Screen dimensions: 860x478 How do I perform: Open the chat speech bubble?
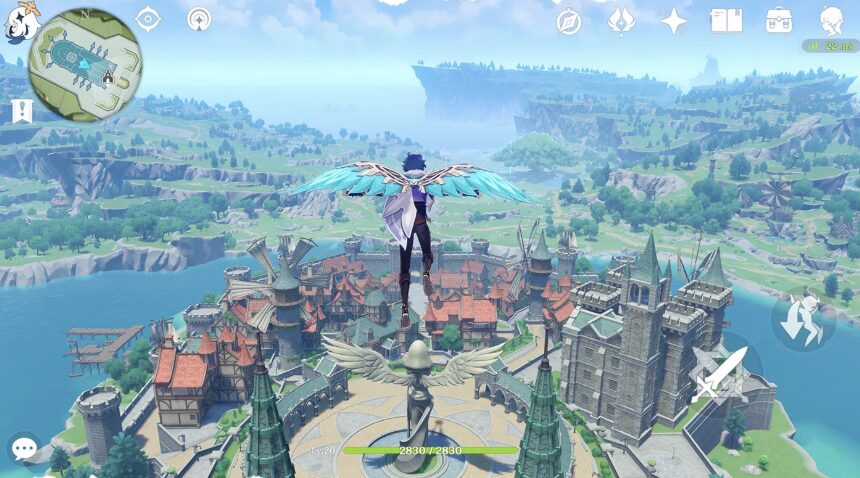pyautogui.click(x=24, y=448)
